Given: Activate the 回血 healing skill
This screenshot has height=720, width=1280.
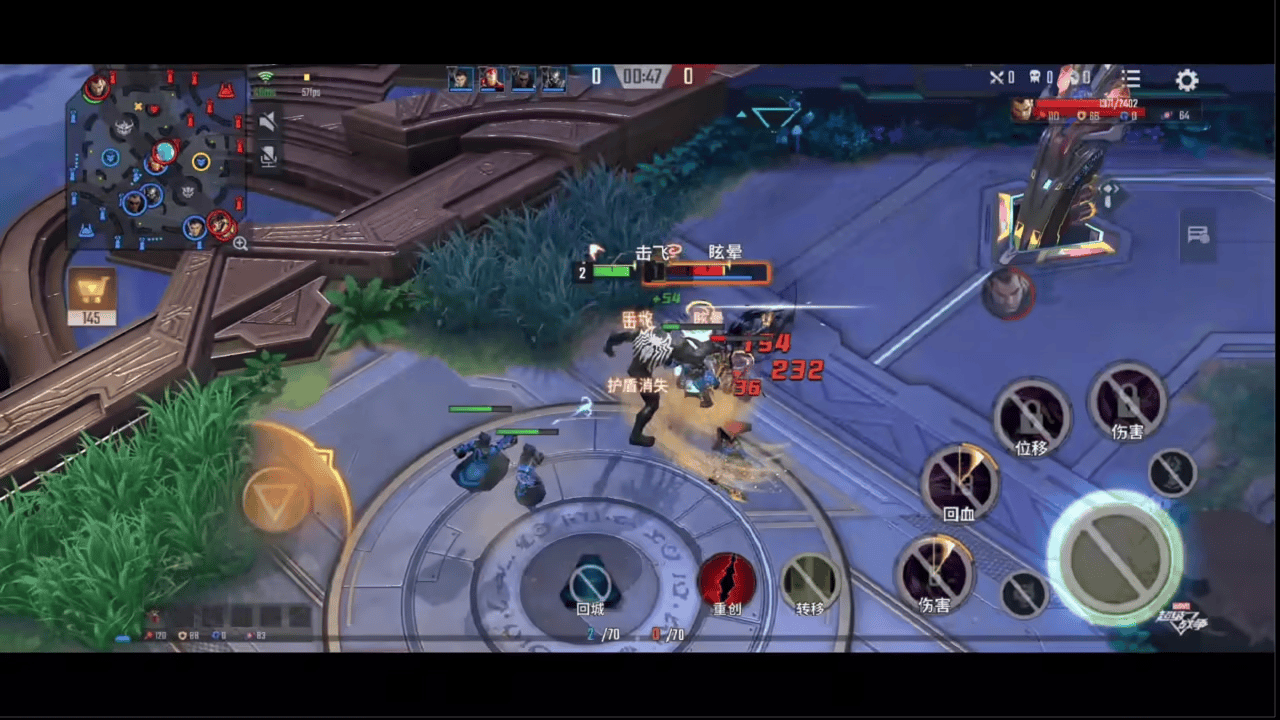Looking at the screenshot, I should [960, 482].
